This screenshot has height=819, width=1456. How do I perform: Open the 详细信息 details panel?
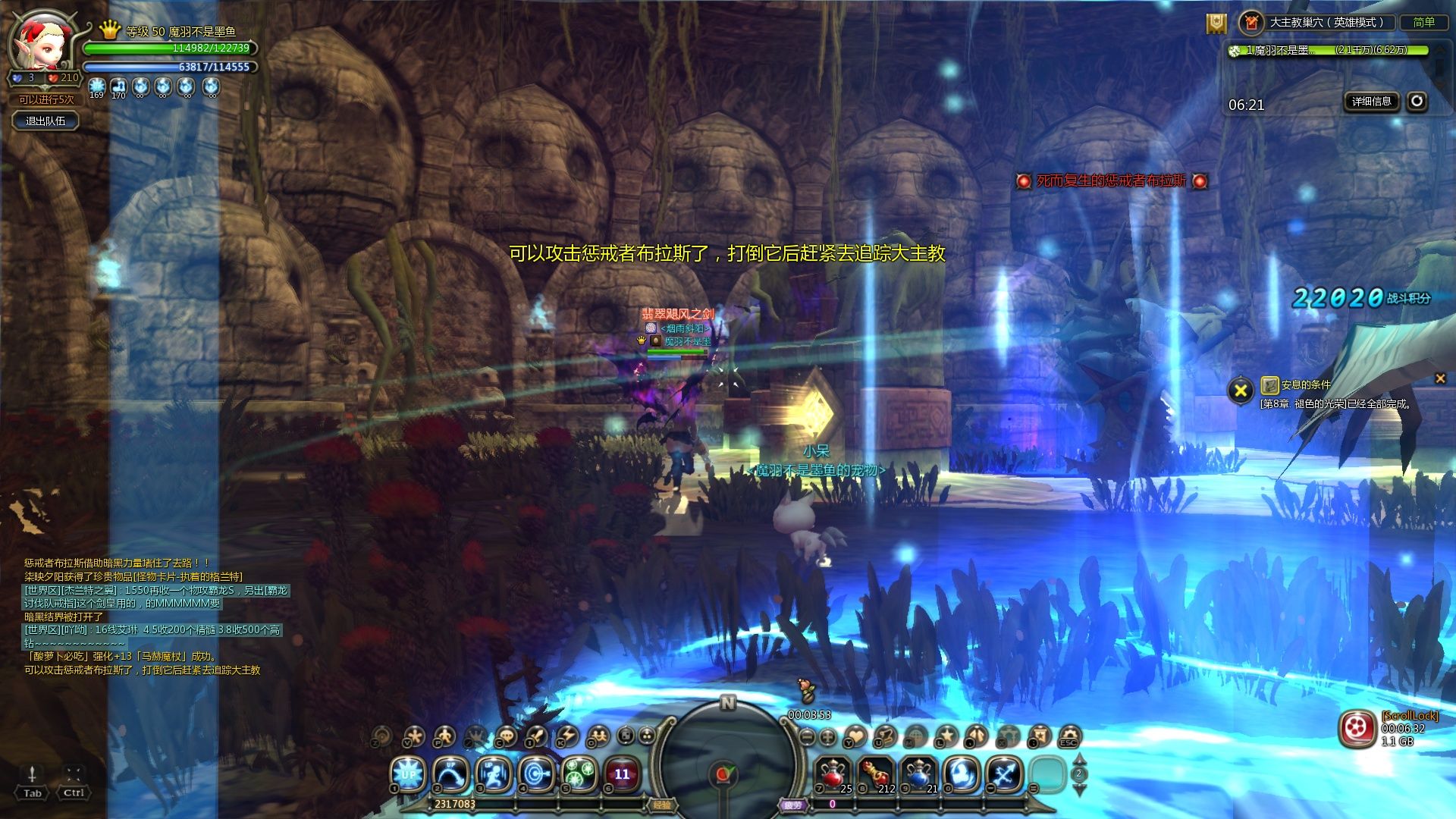click(1371, 101)
